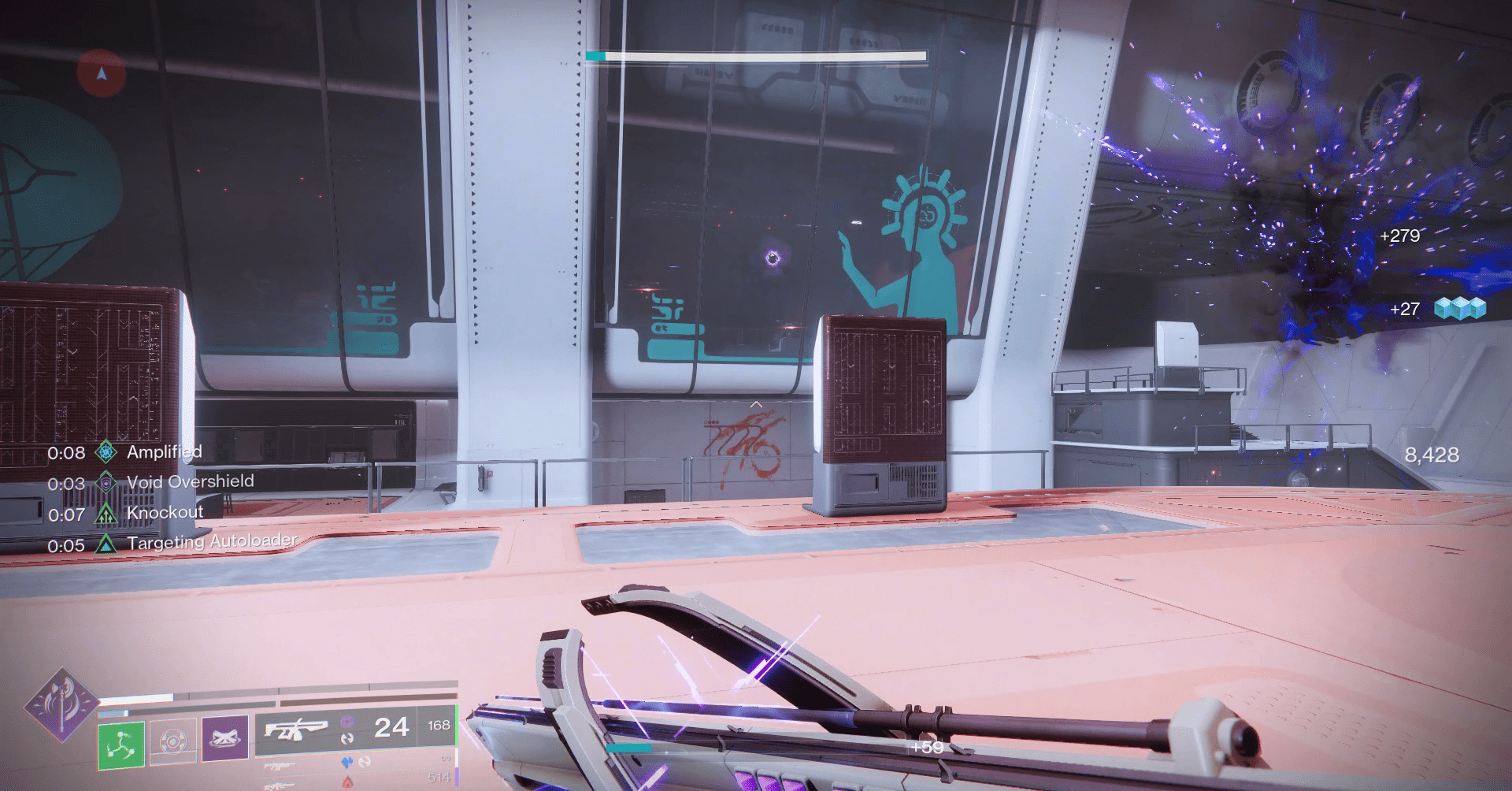
Task: Trigger the purple class ability icon
Action: tap(225, 738)
